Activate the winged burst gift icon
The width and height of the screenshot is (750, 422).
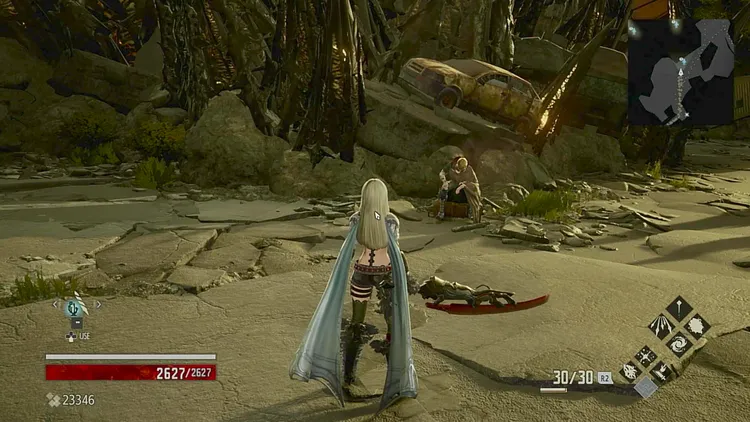pyautogui.click(x=630, y=372)
